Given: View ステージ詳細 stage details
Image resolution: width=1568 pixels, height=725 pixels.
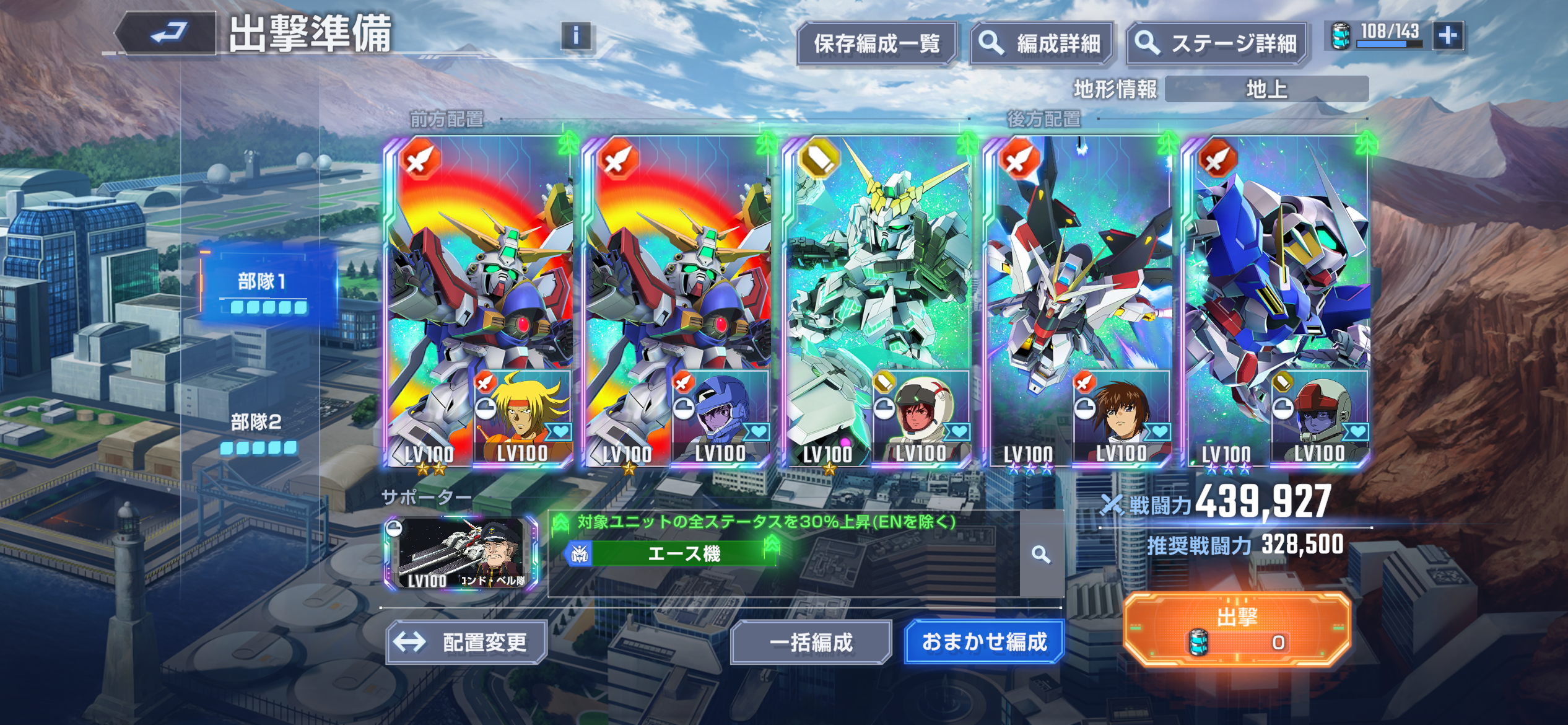Looking at the screenshot, I should [1217, 43].
